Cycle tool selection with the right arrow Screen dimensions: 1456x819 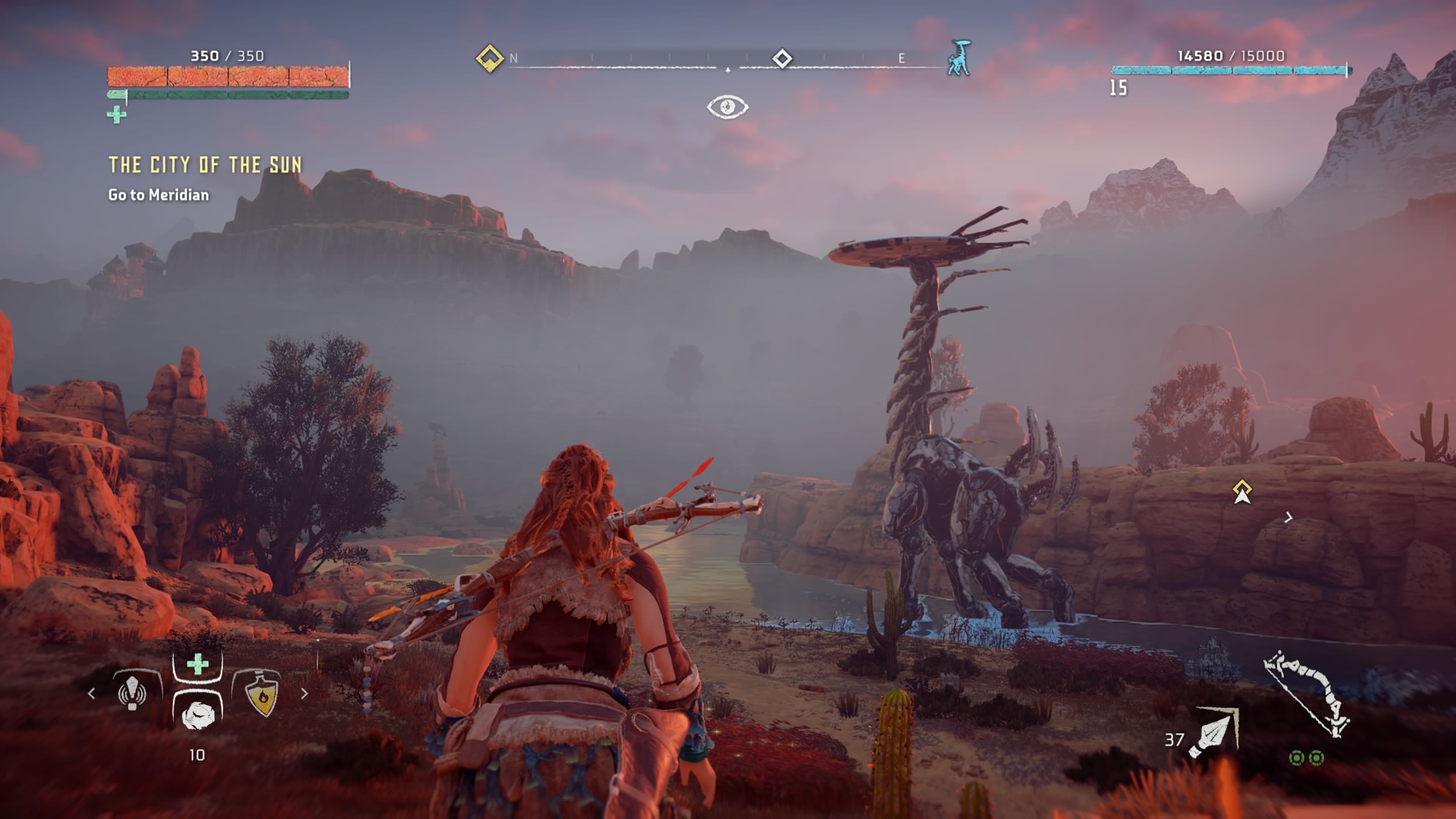click(x=304, y=693)
